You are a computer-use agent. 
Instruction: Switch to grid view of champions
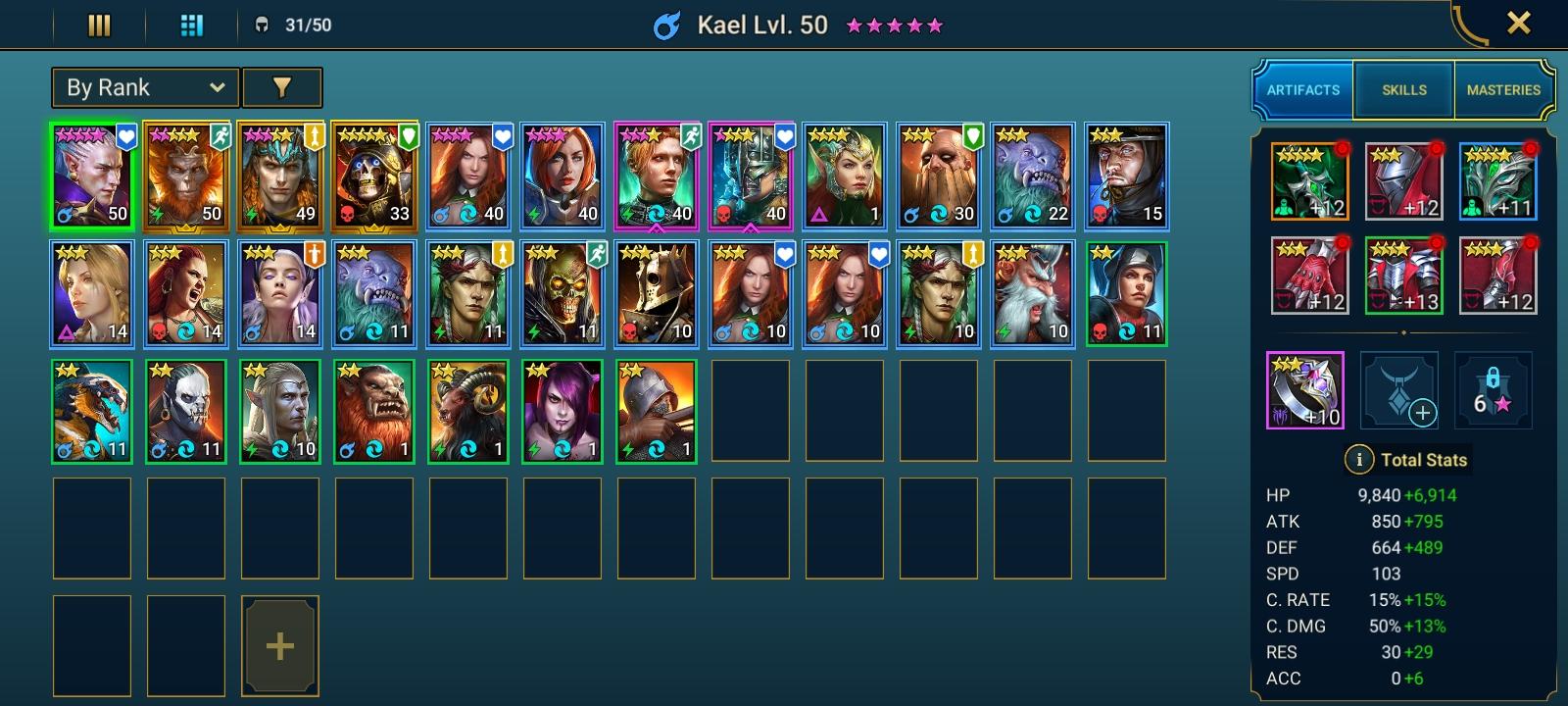point(190,24)
